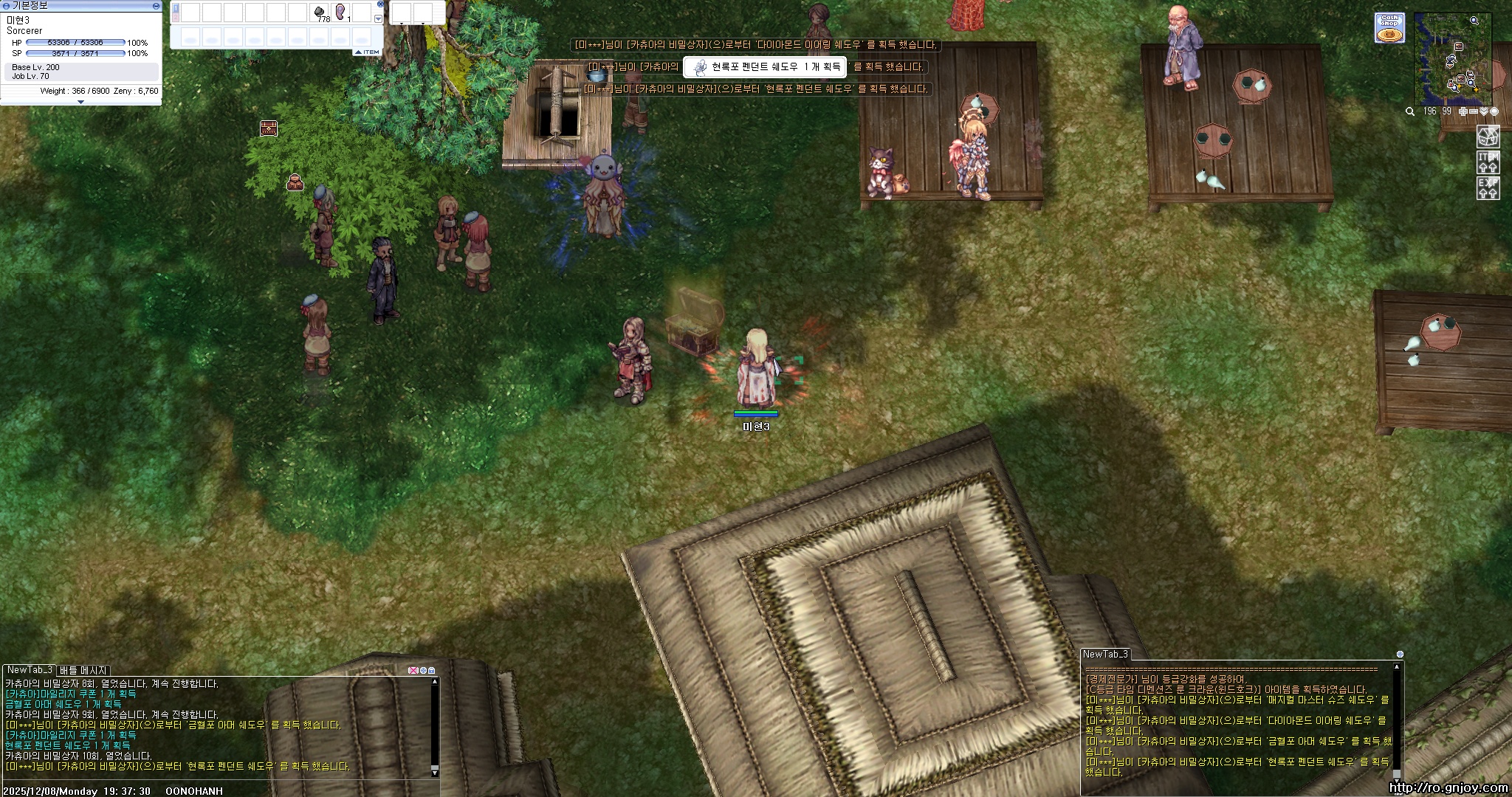Switch to hotbar page 1
1512x797 pixels.
pos(176,8)
